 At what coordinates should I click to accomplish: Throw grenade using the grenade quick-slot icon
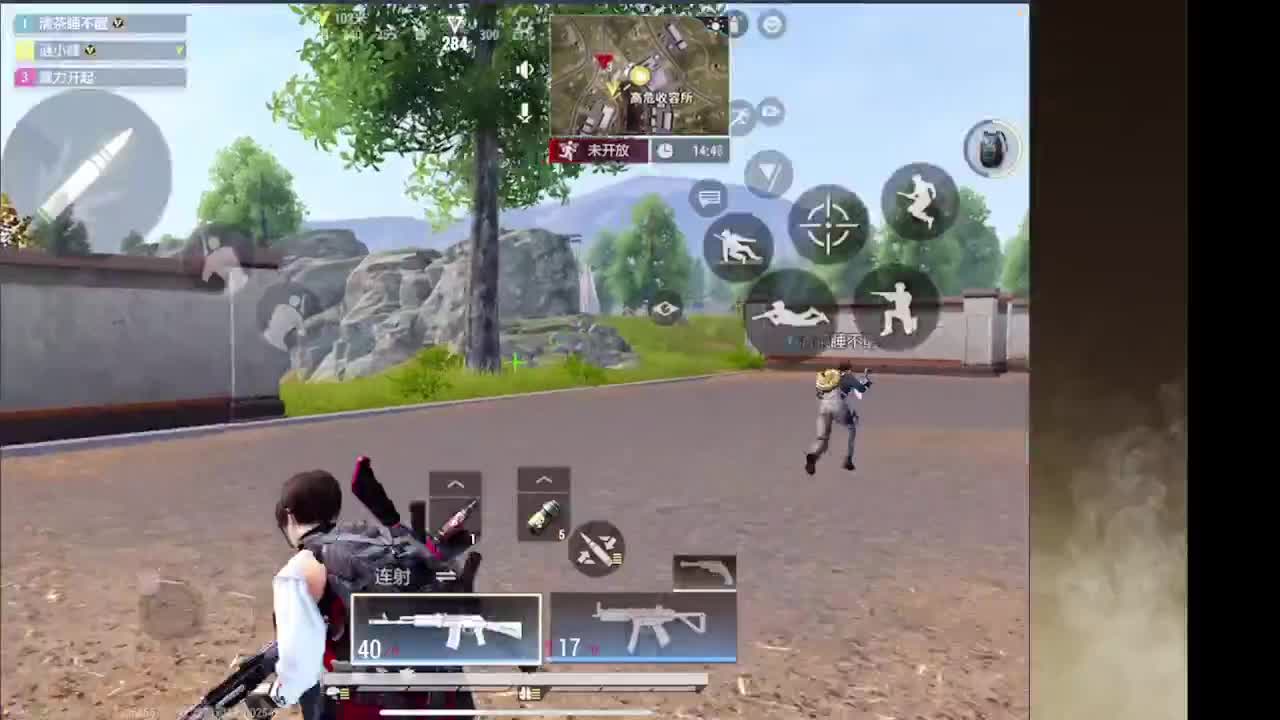pyautogui.click(x=990, y=150)
